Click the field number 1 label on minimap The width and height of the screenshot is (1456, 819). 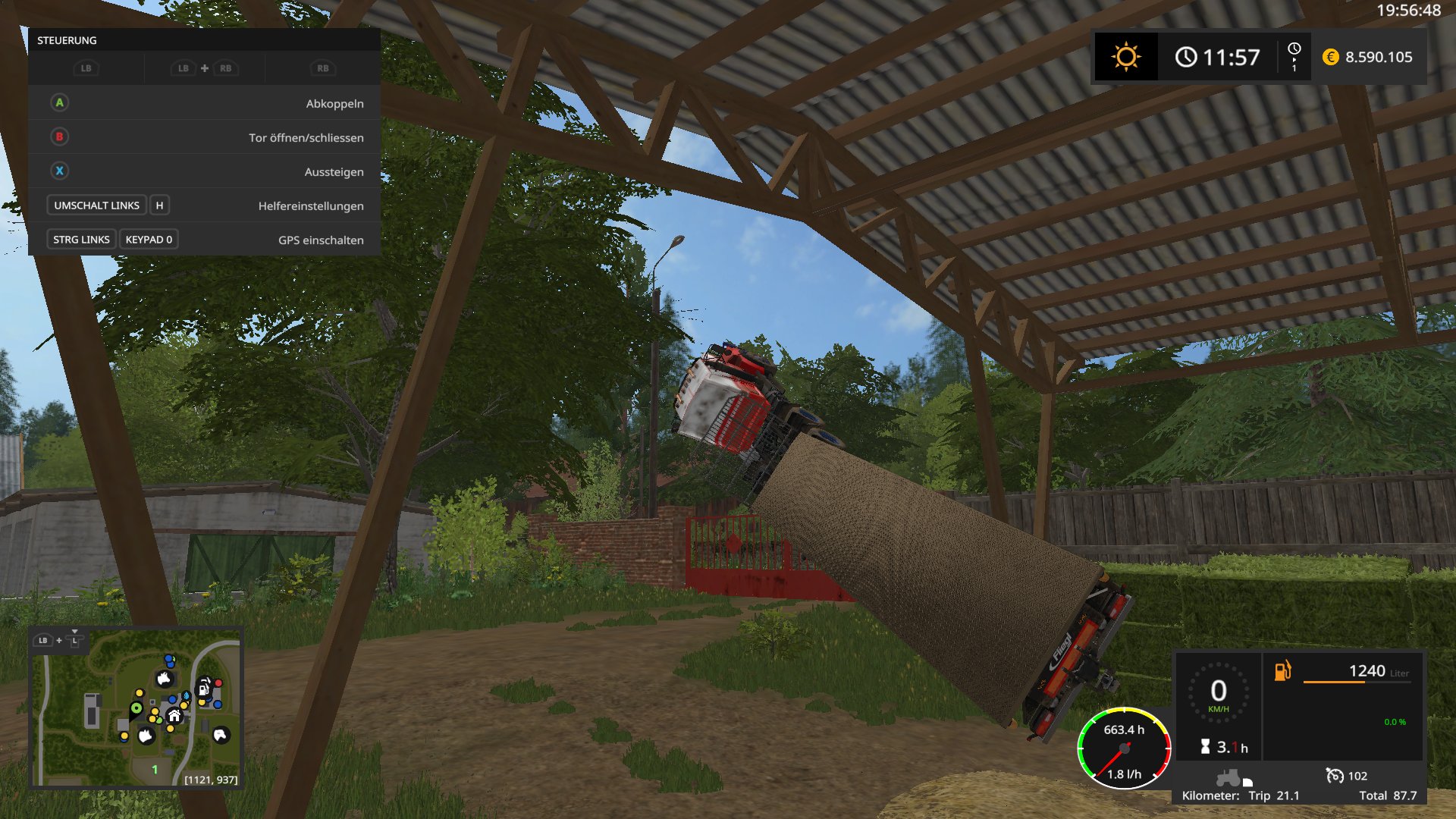pyautogui.click(x=155, y=769)
